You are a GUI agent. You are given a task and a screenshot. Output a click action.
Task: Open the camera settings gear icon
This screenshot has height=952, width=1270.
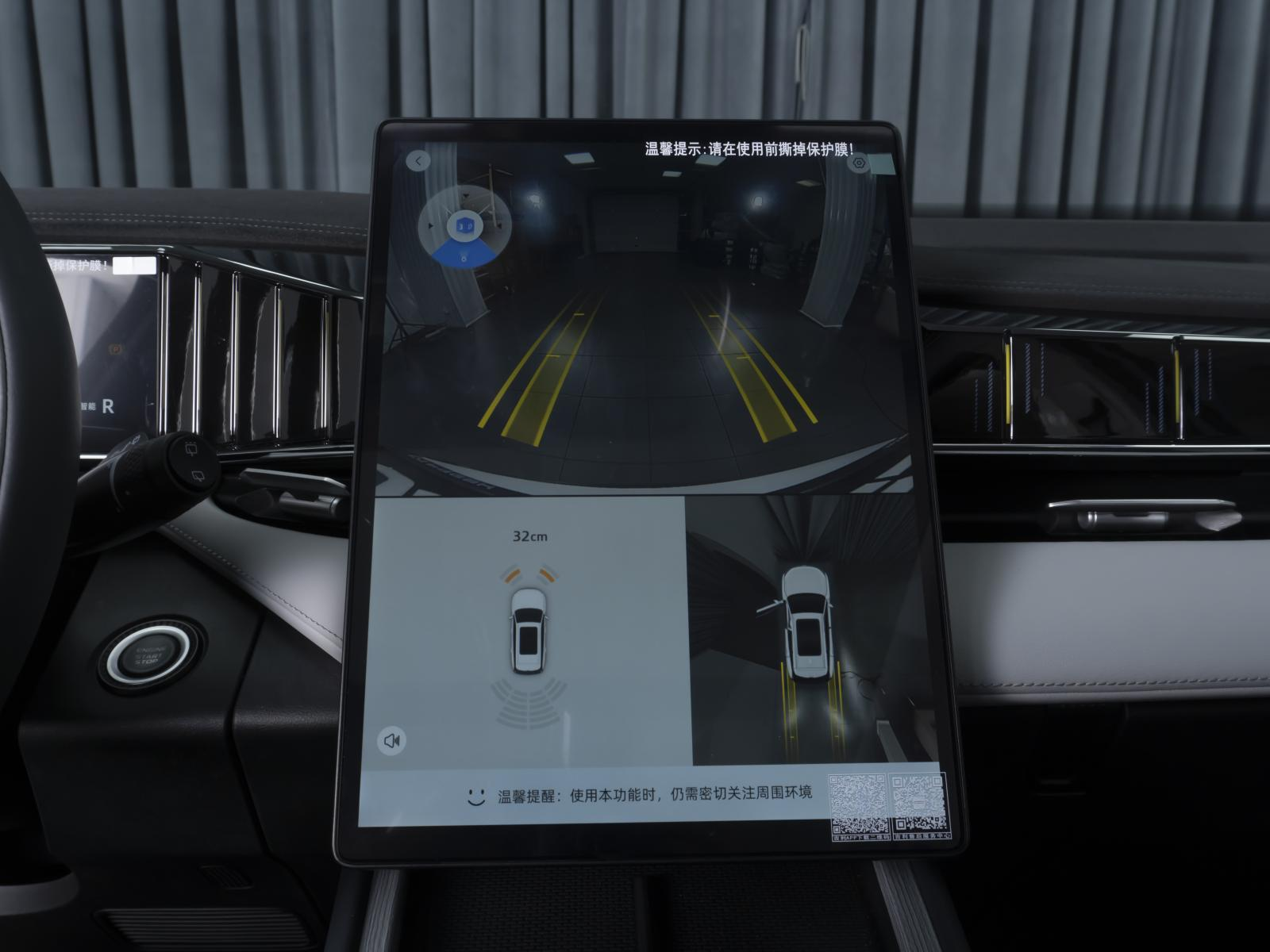858,164
